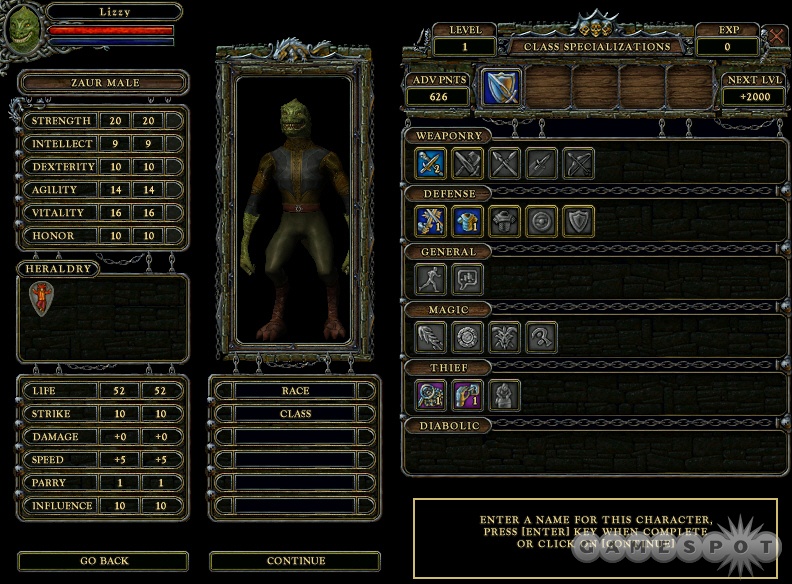Image resolution: width=792 pixels, height=584 pixels.
Task: Choose the bow weaponry skill
Action: pyautogui.click(x=579, y=163)
